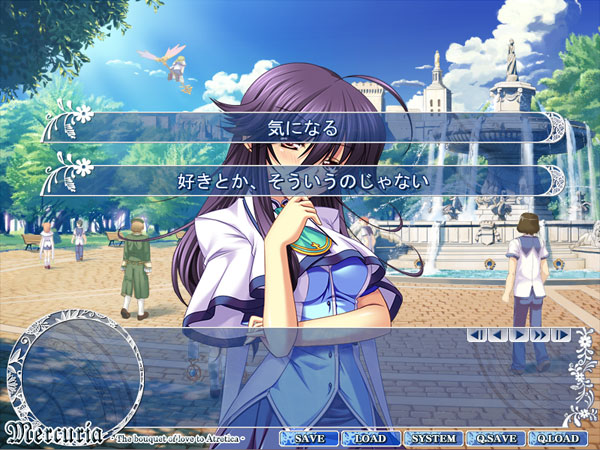Choose the dialogue option 気になる
The image size is (600, 450).
[x=303, y=129]
